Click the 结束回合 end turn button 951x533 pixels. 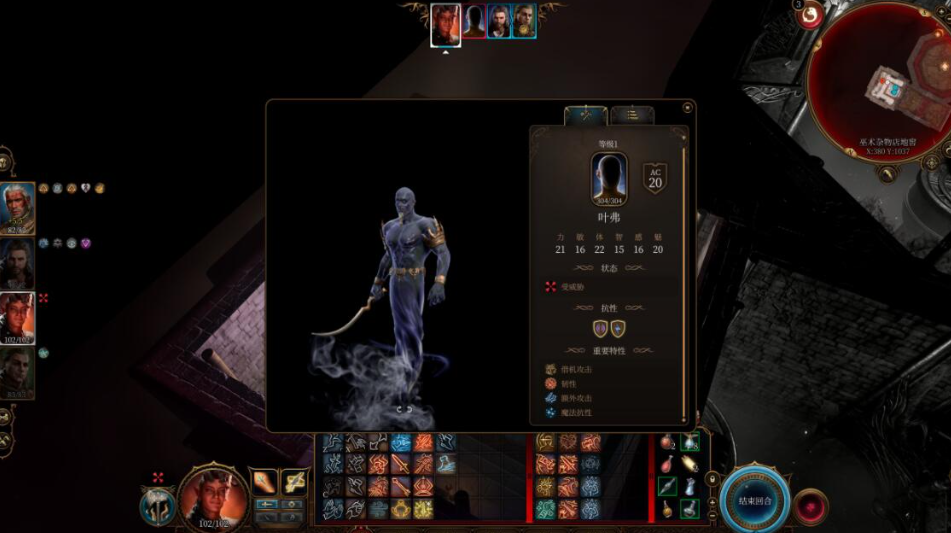(754, 501)
